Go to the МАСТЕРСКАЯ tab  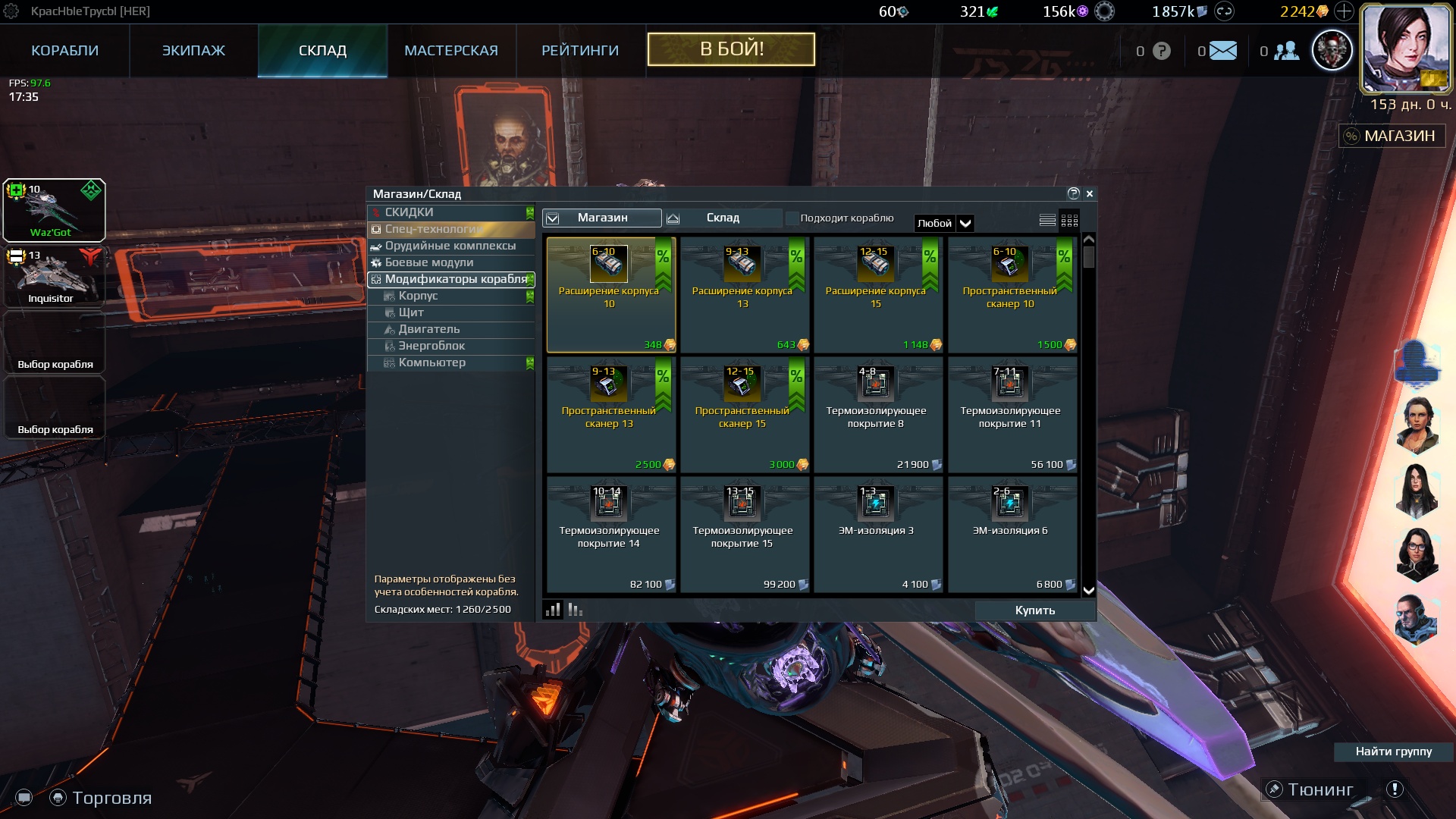tap(451, 51)
